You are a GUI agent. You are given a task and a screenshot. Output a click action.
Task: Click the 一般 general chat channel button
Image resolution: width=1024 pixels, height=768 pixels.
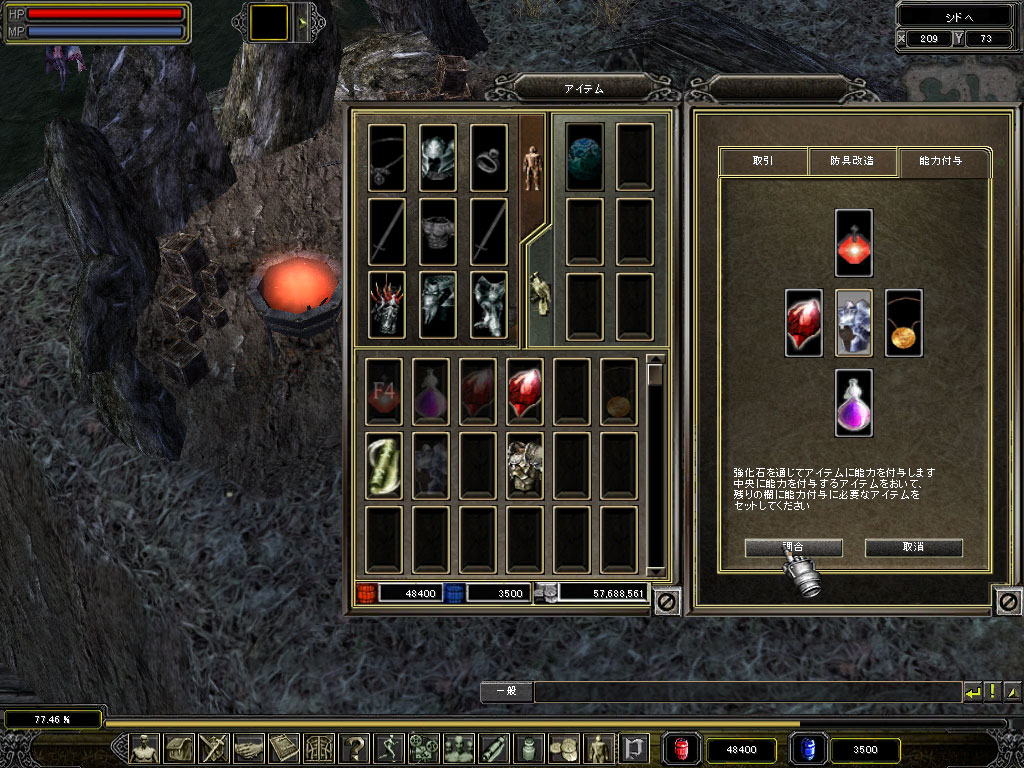[505, 691]
